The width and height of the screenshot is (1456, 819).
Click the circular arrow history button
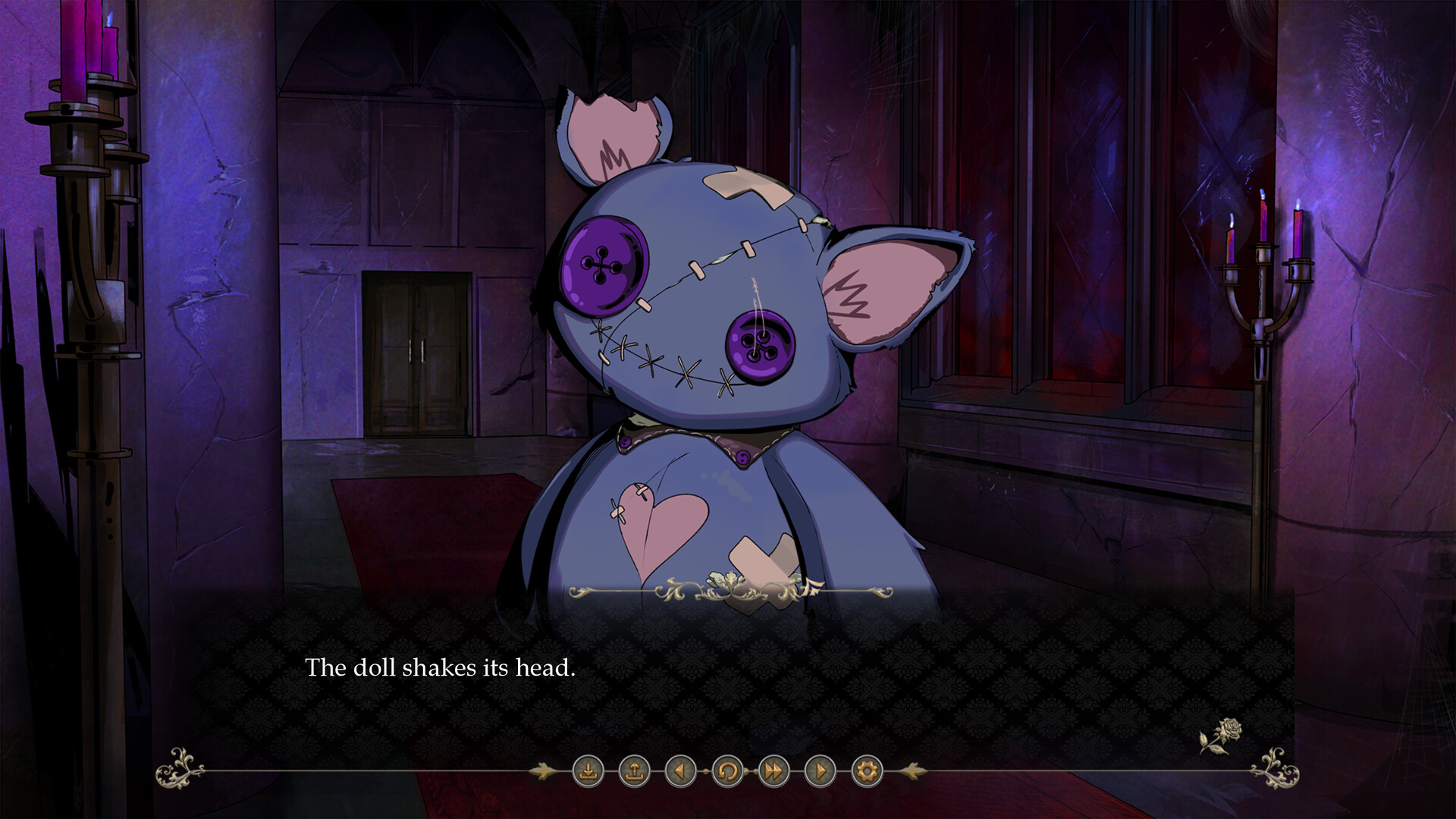pyautogui.click(x=726, y=772)
